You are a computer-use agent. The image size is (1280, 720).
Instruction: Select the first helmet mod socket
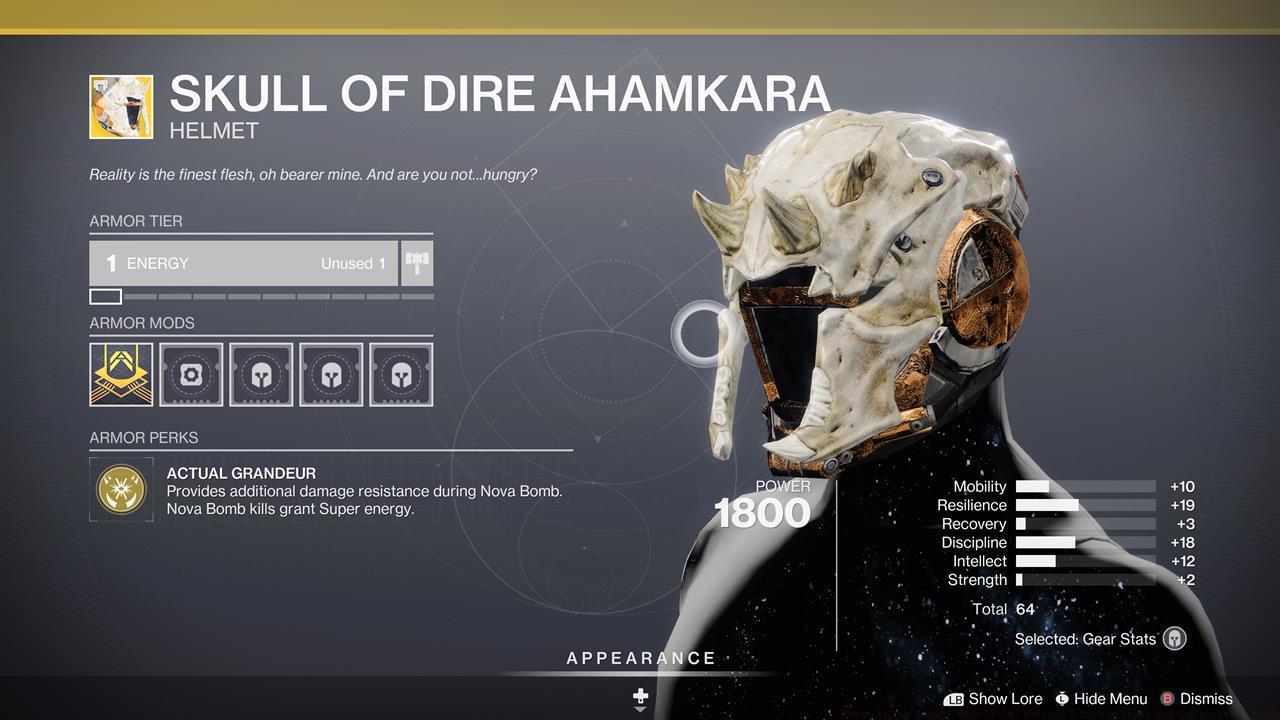260,374
